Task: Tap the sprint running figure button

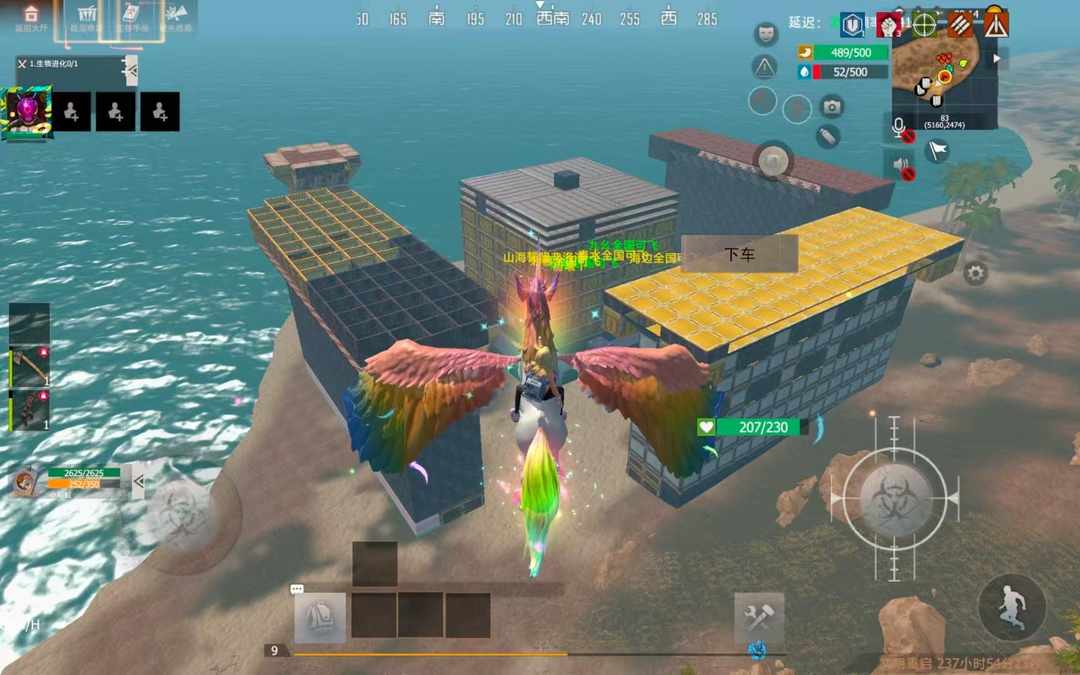Action: point(1012,607)
